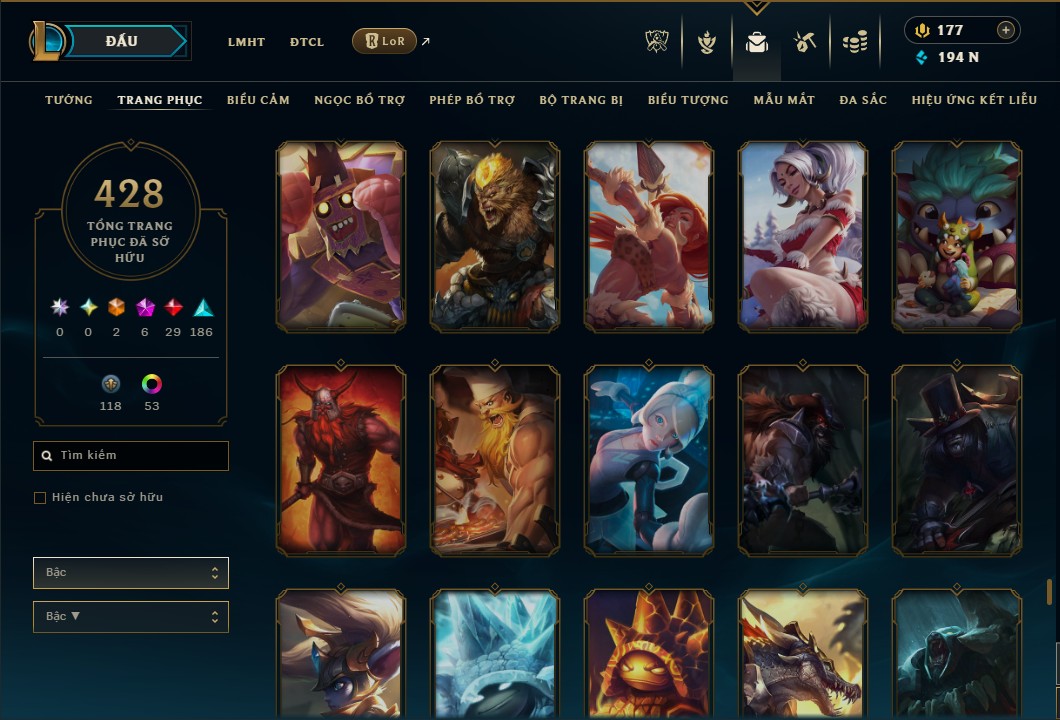The width and height of the screenshot is (1060, 720).
Task: Add currency with the plus button
Action: (x=1005, y=30)
